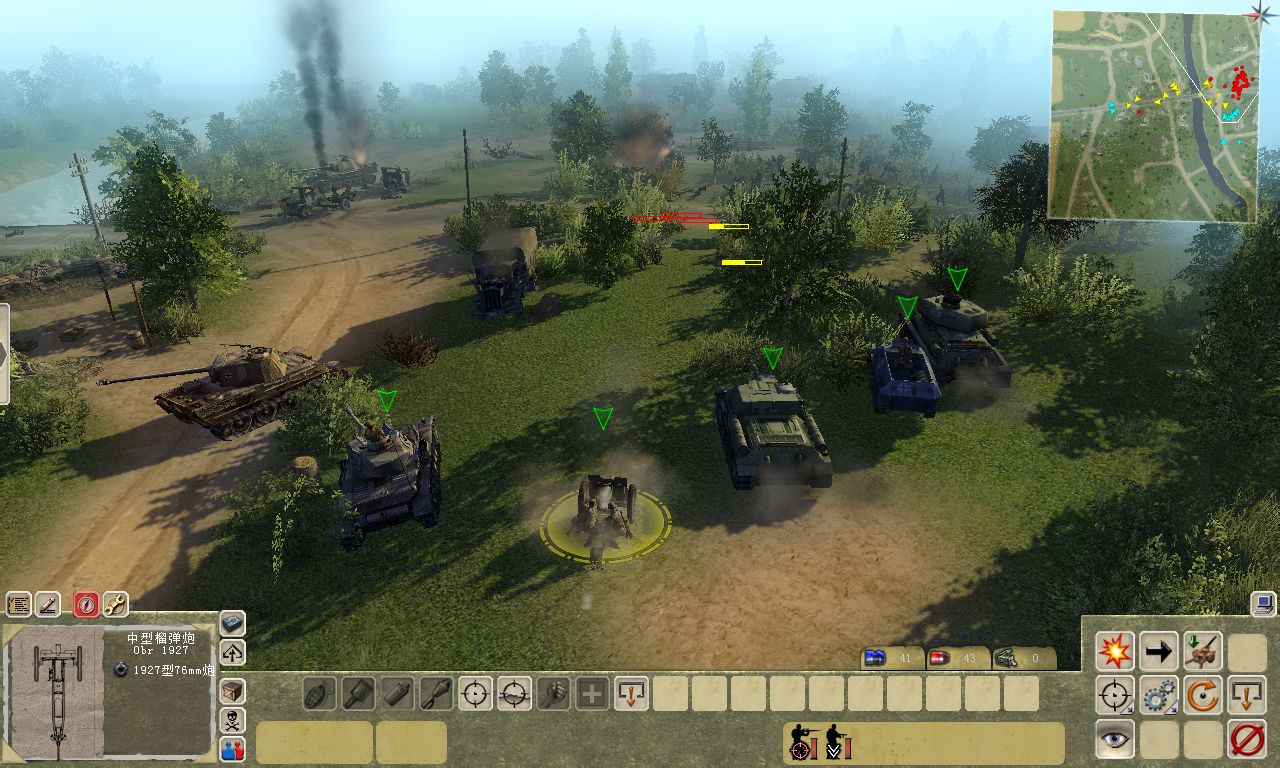
Task: Open the mission objectives list
Action: (19, 604)
